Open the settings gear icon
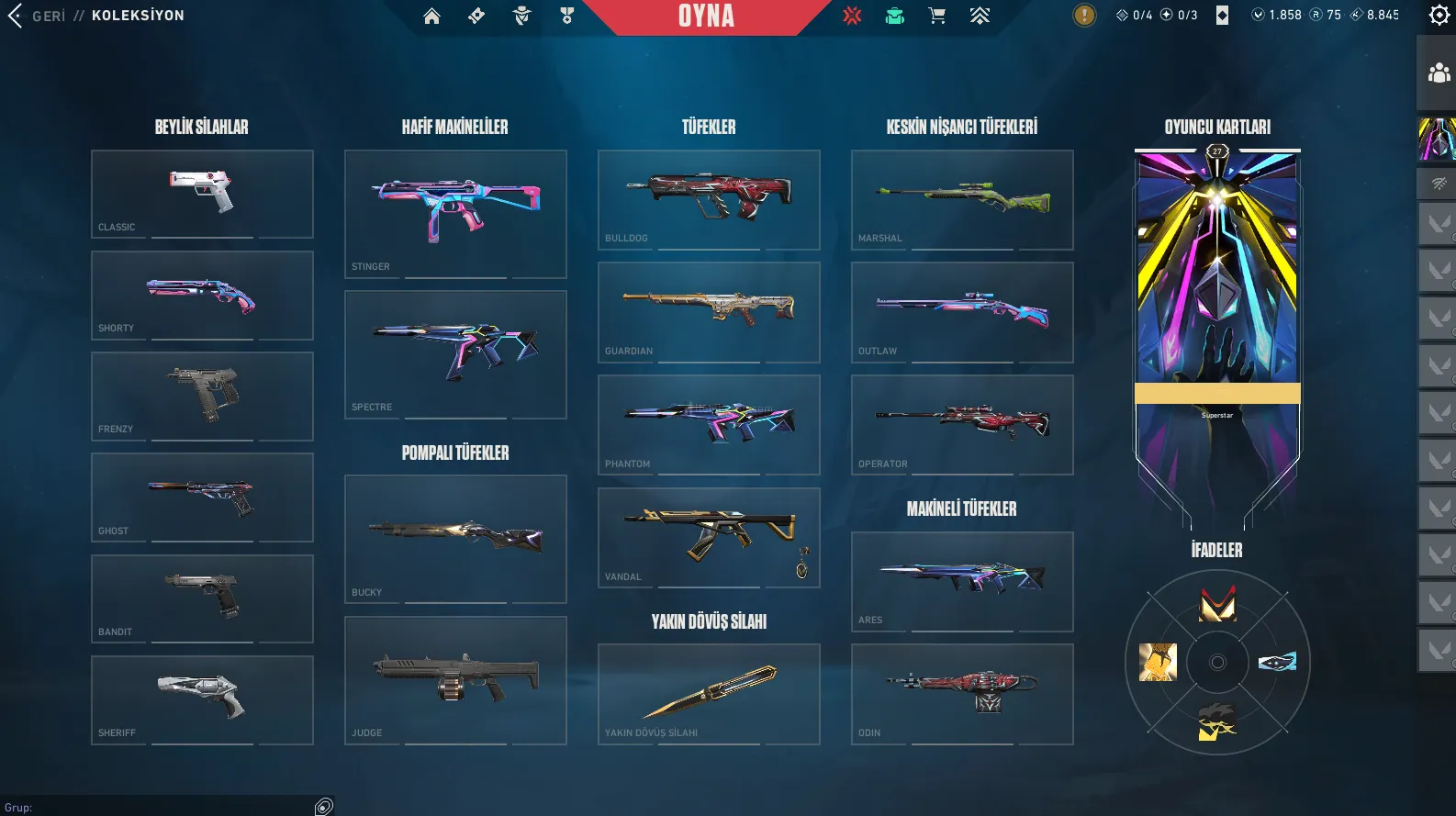Screen dimensions: 1456x816 1439,15
